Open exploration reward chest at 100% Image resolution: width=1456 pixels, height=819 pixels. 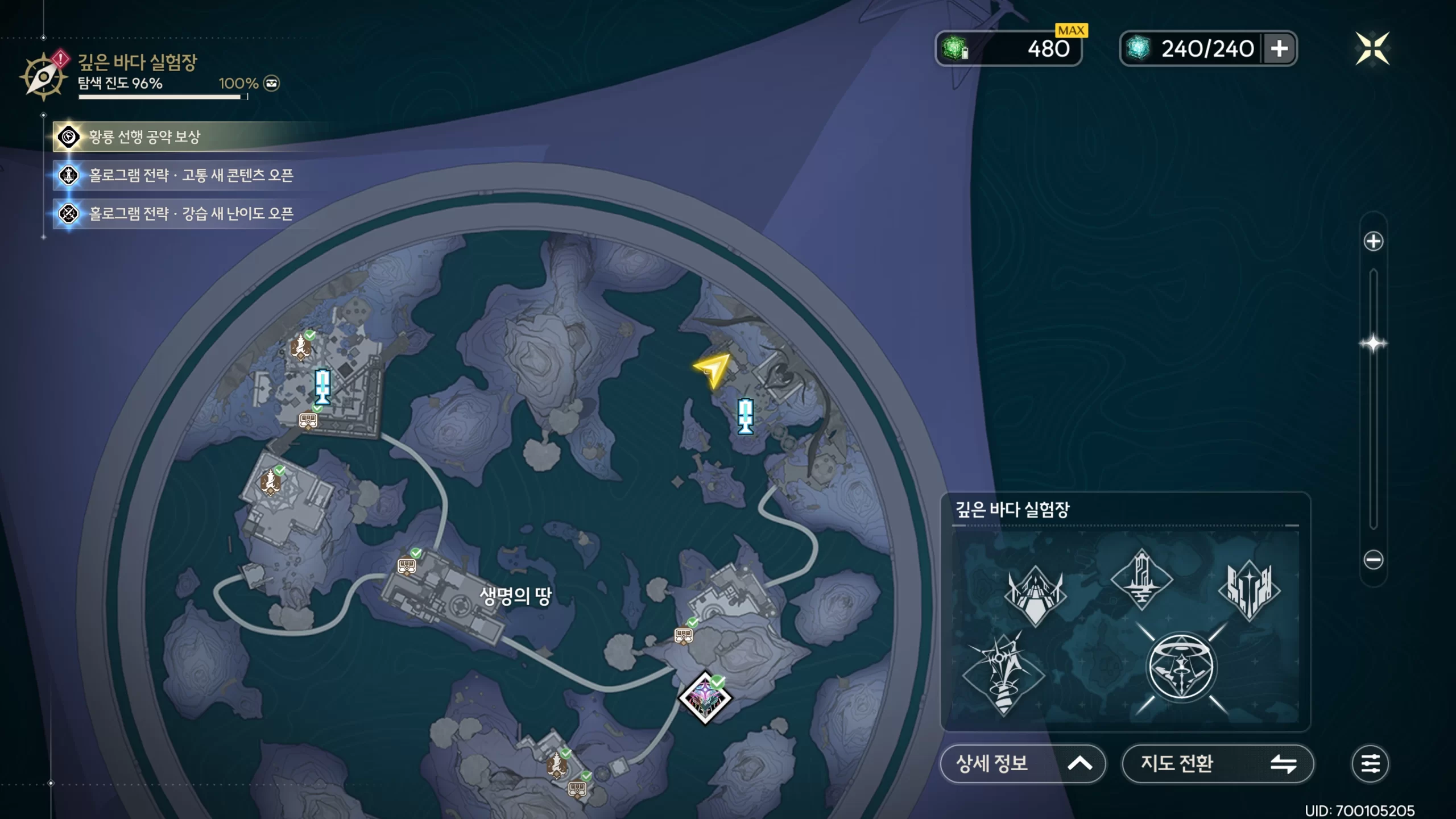(x=271, y=84)
